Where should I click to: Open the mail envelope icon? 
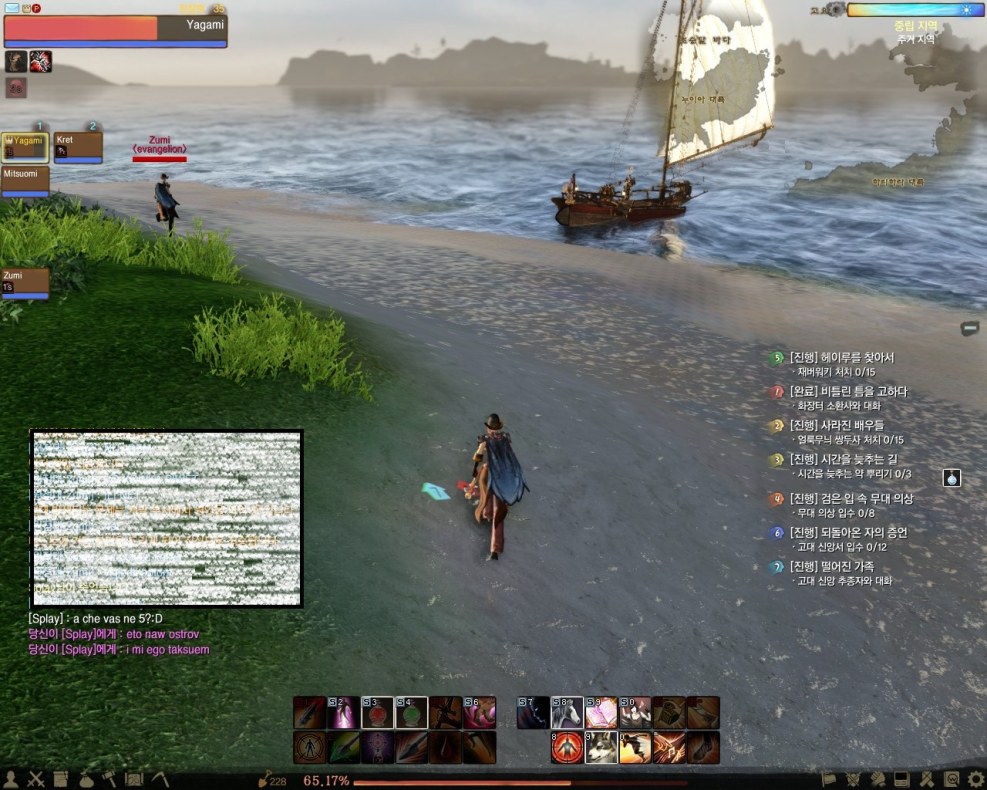pos(11,8)
